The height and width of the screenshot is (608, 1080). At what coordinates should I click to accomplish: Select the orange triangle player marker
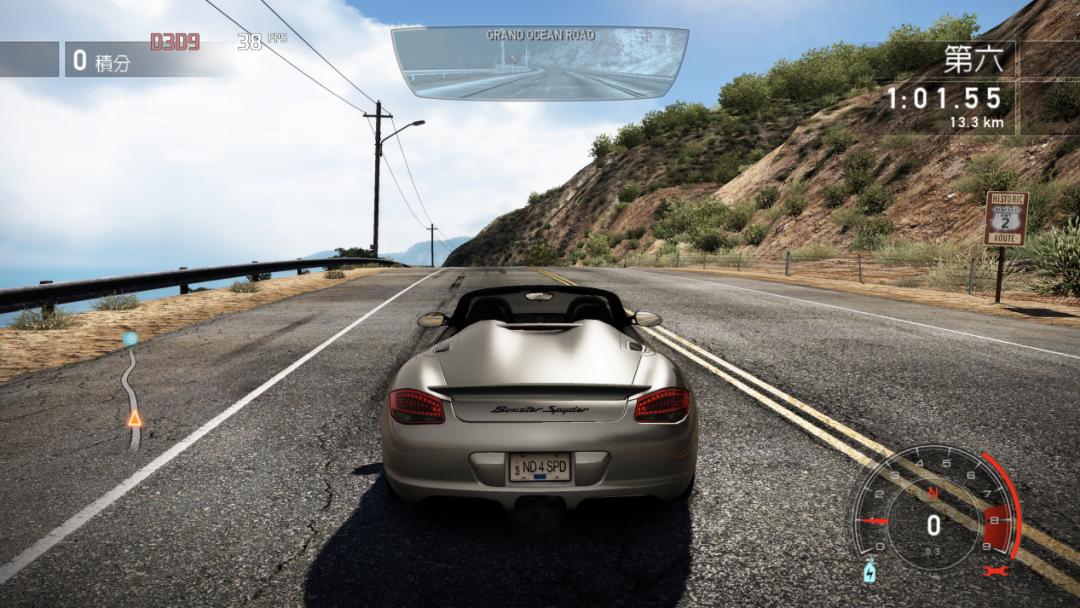click(x=134, y=418)
